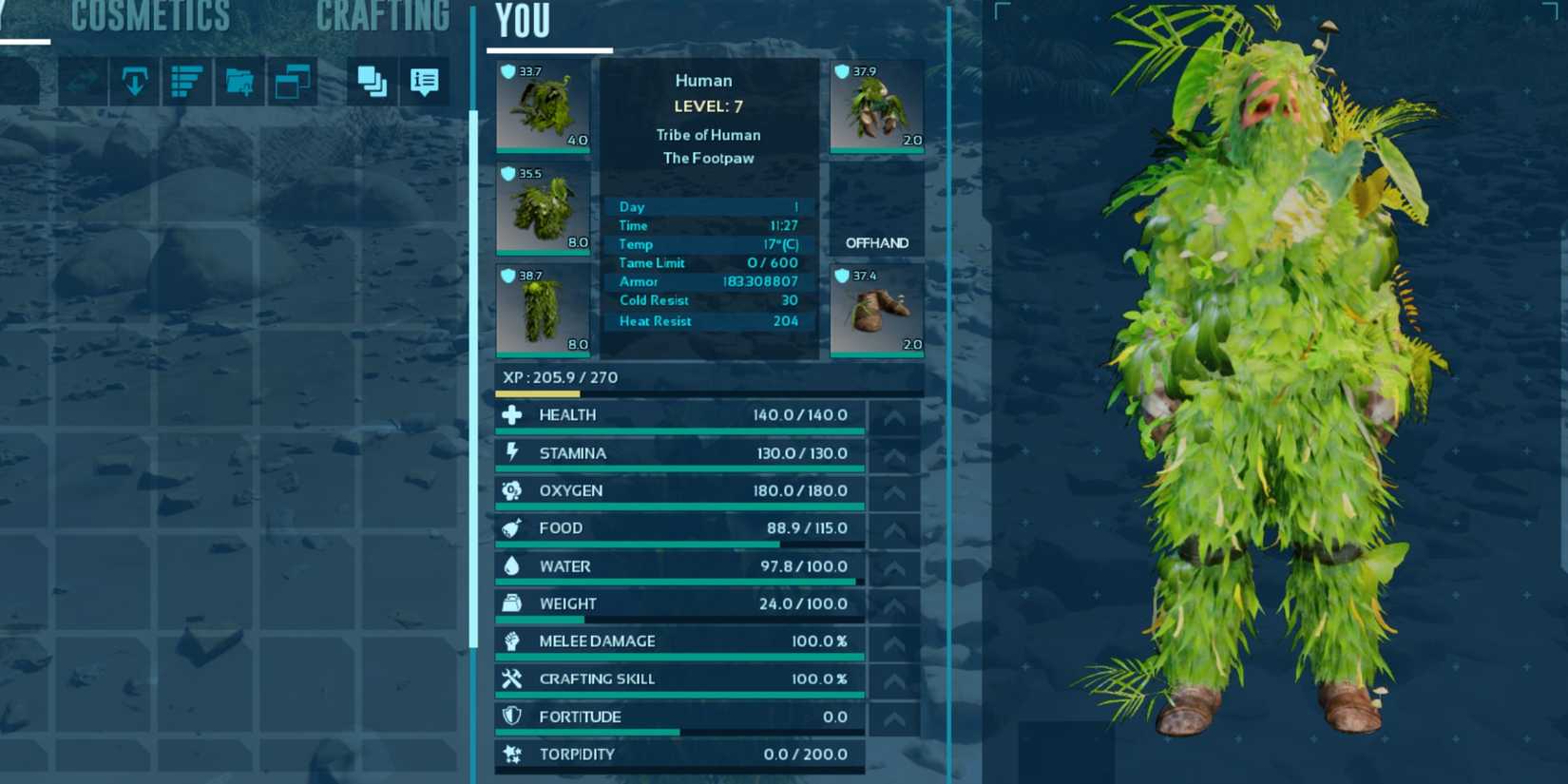Select the sort inventory icon
1568x784 pixels.
coord(187,82)
